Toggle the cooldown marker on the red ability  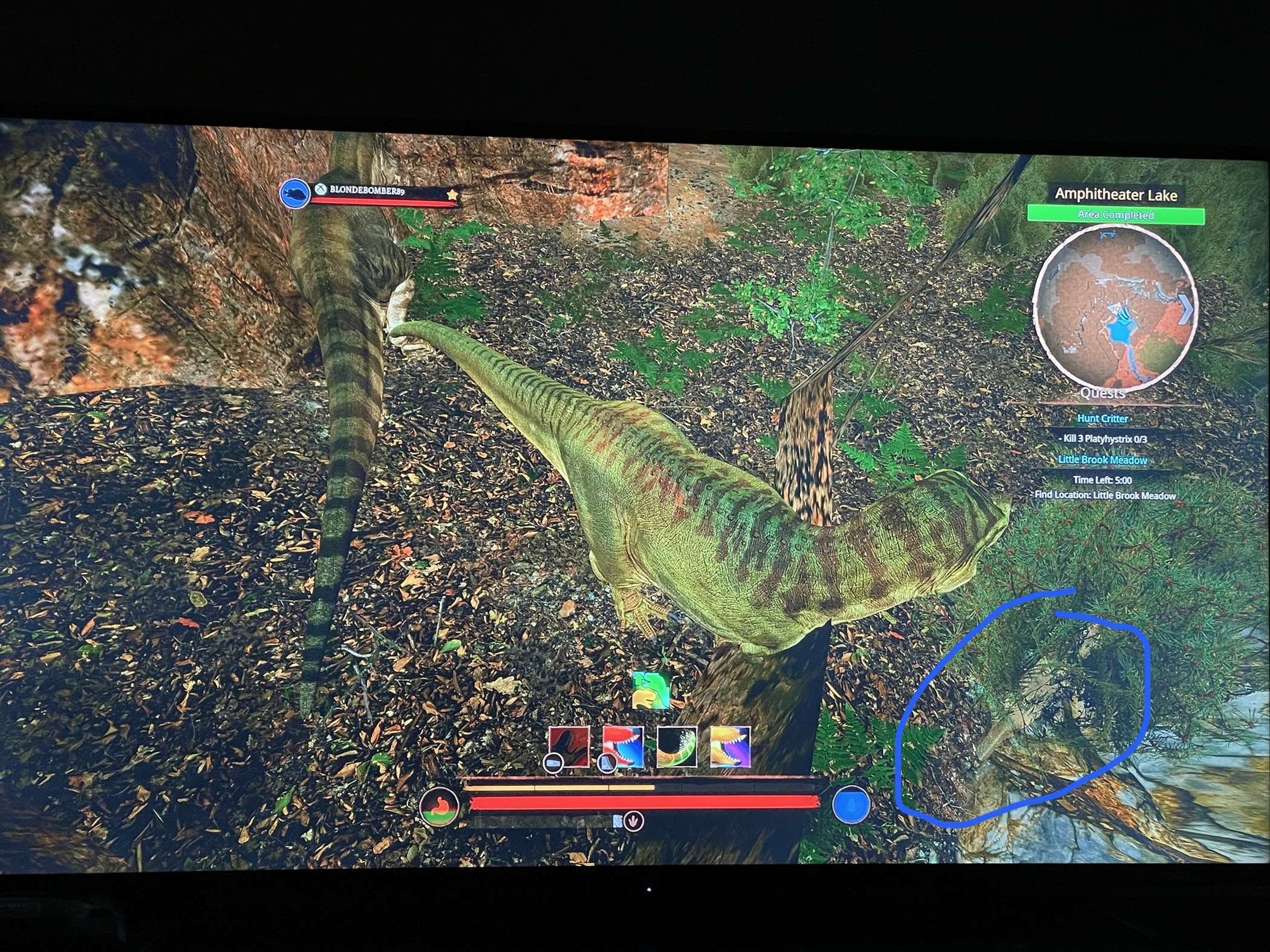[x=555, y=762]
